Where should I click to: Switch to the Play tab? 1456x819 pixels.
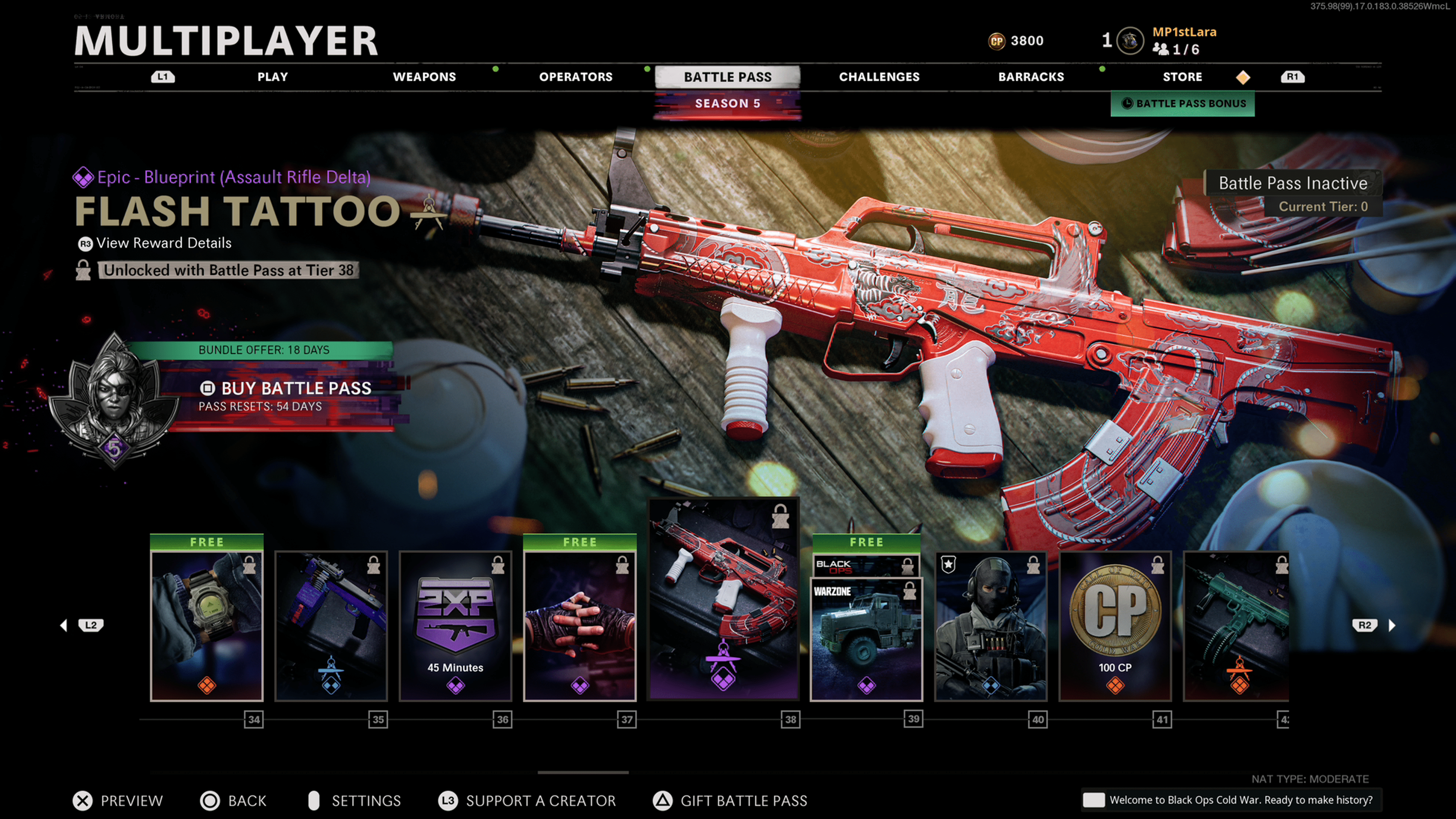pos(273,77)
